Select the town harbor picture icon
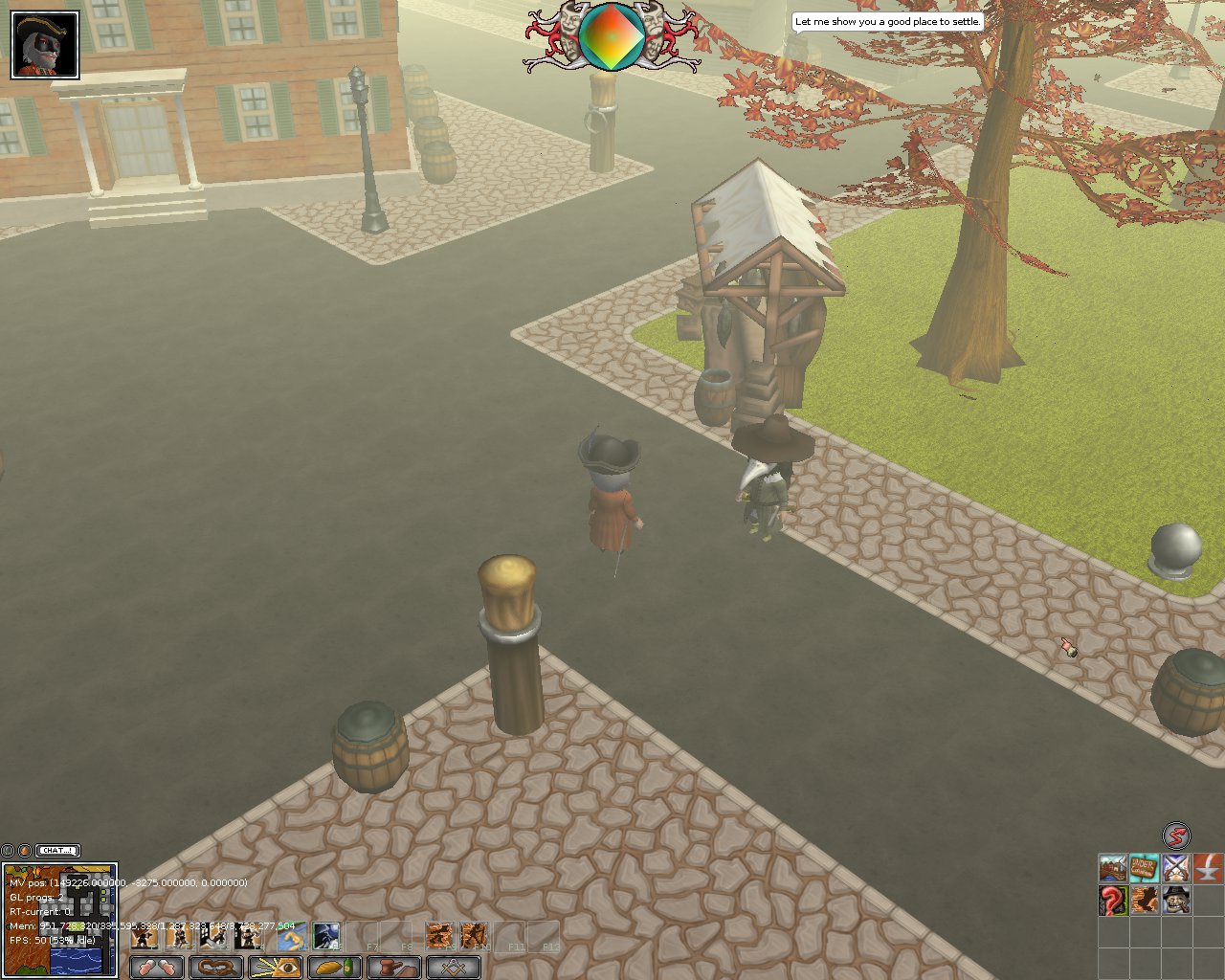The width and height of the screenshot is (1225, 980). 1112,869
